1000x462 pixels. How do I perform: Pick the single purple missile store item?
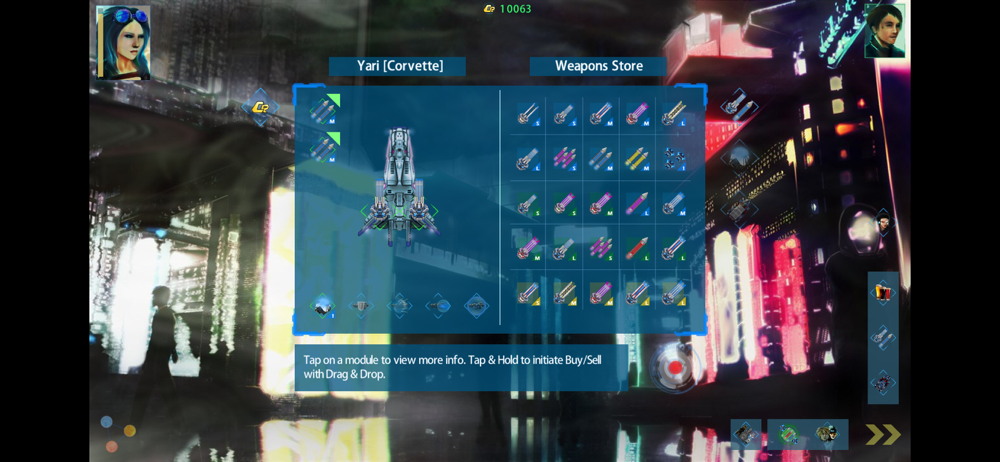coord(637,204)
